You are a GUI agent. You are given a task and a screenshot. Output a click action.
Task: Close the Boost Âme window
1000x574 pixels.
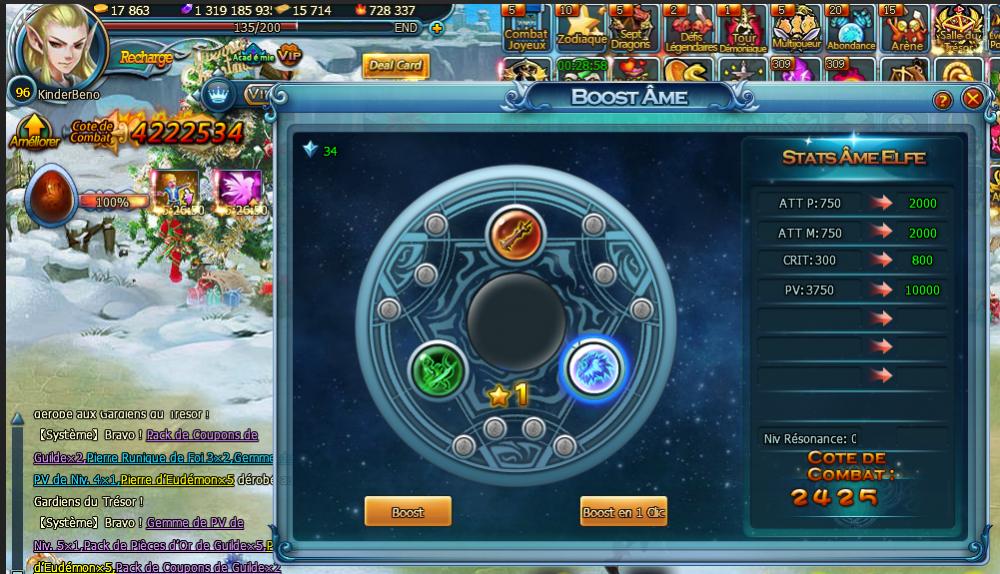(972, 99)
